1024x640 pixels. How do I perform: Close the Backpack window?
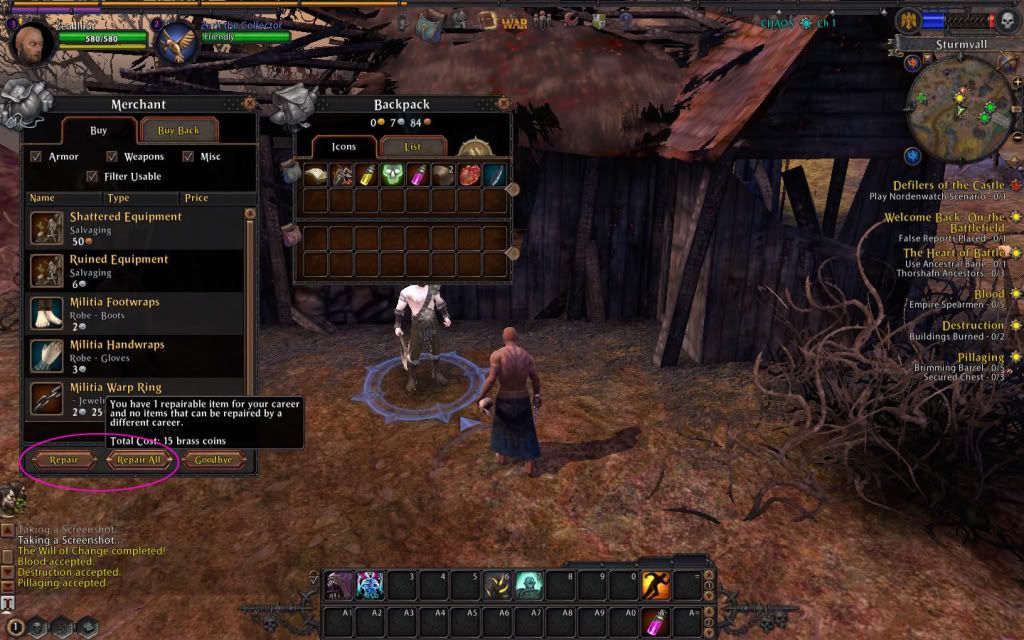[x=503, y=103]
